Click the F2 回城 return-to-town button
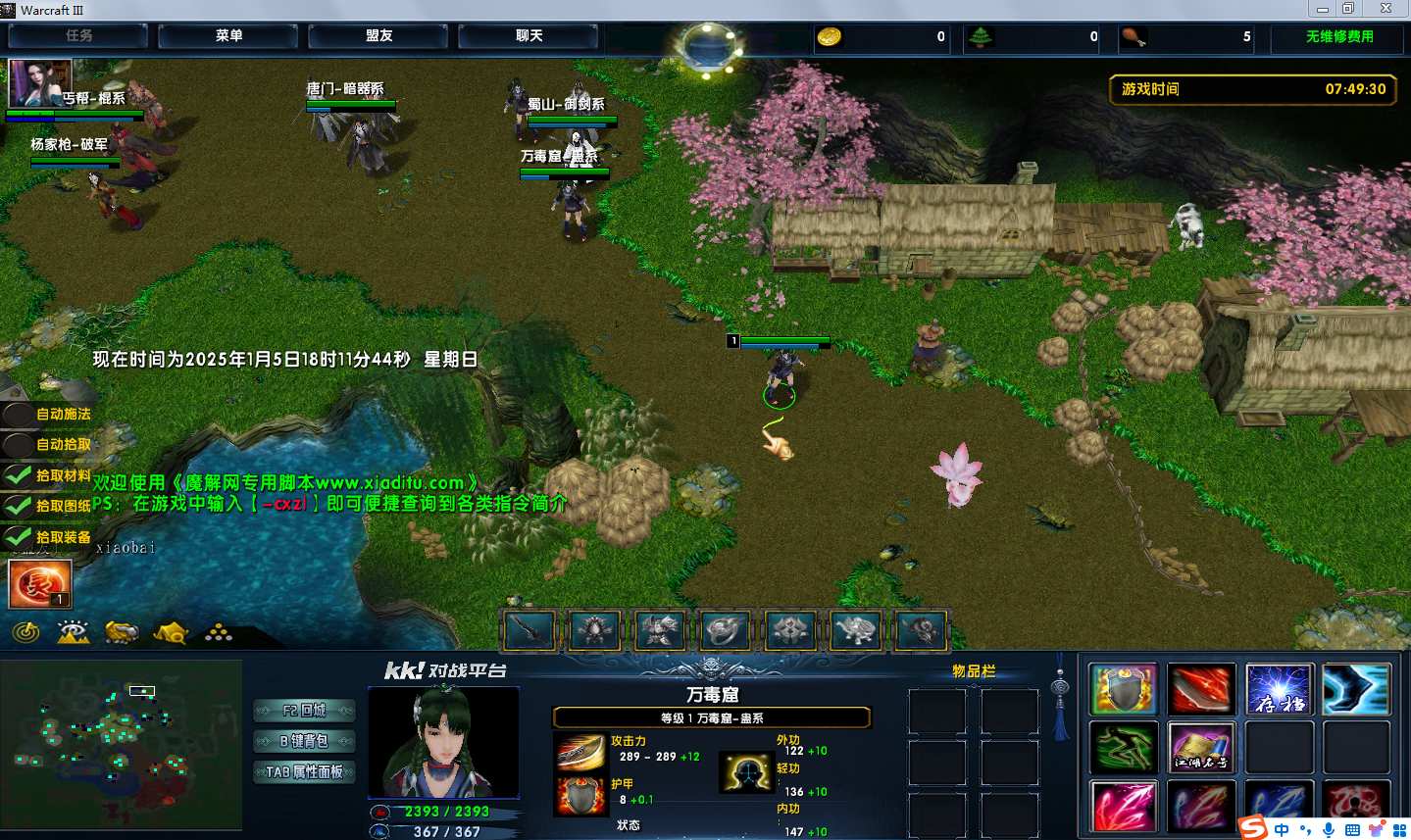 tap(304, 711)
